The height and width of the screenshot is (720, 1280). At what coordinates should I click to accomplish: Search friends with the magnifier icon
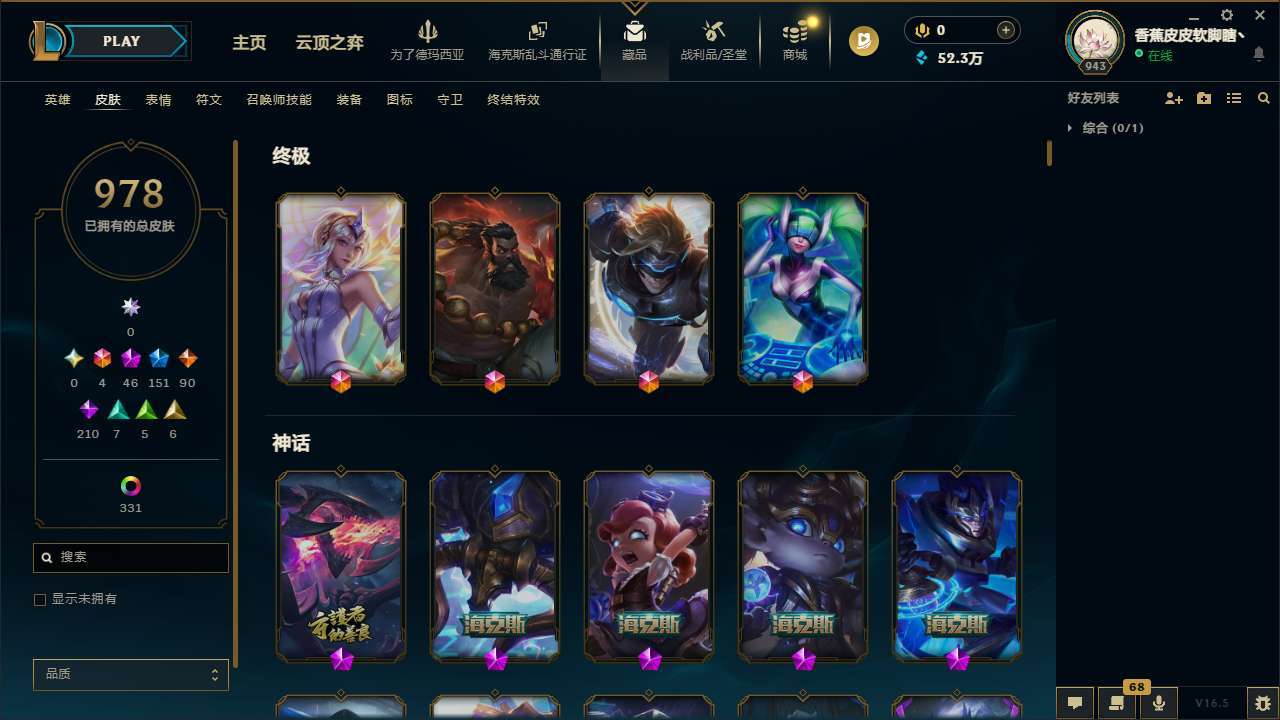coord(1262,97)
